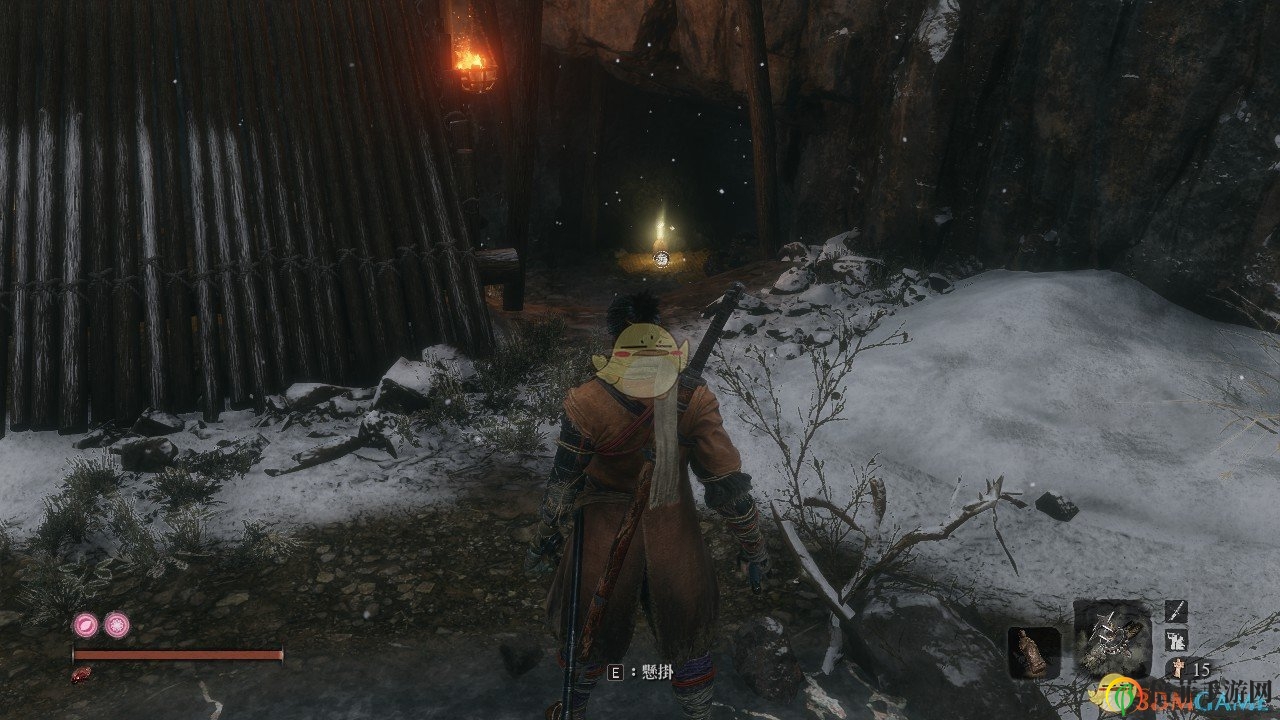Select the healing gourd quick item slot
The height and width of the screenshot is (720, 1280).
tap(1033, 652)
